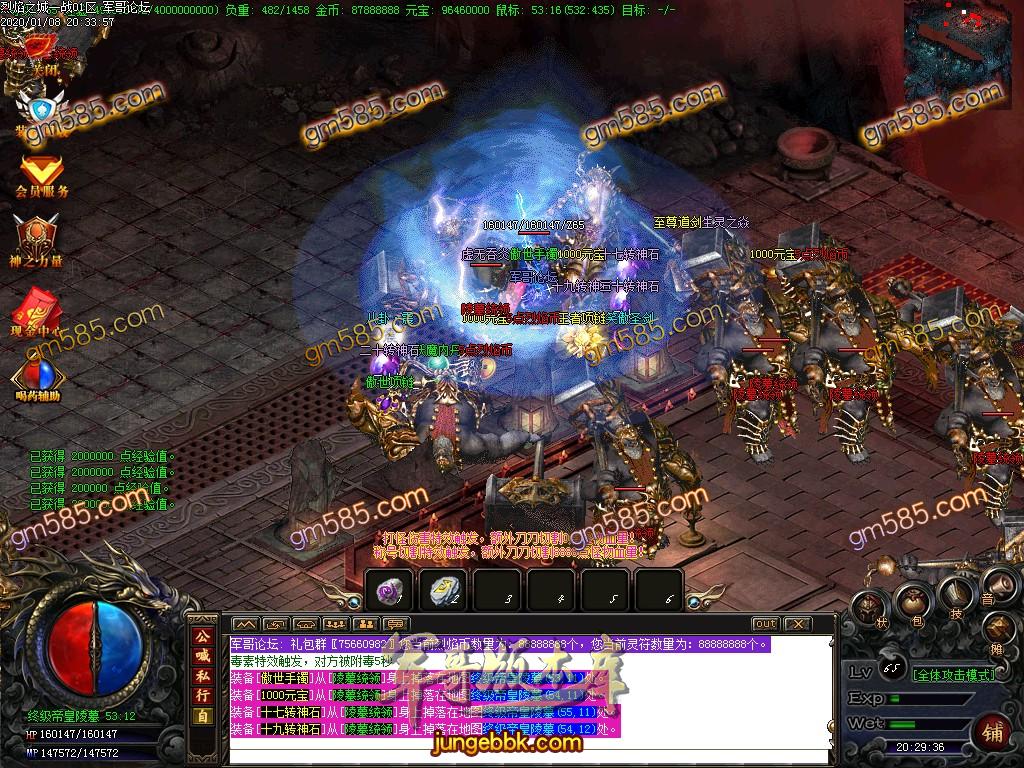Use the yellow rune stone in slot 2
Viewport: 1024px width, 768px height.
[444, 591]
